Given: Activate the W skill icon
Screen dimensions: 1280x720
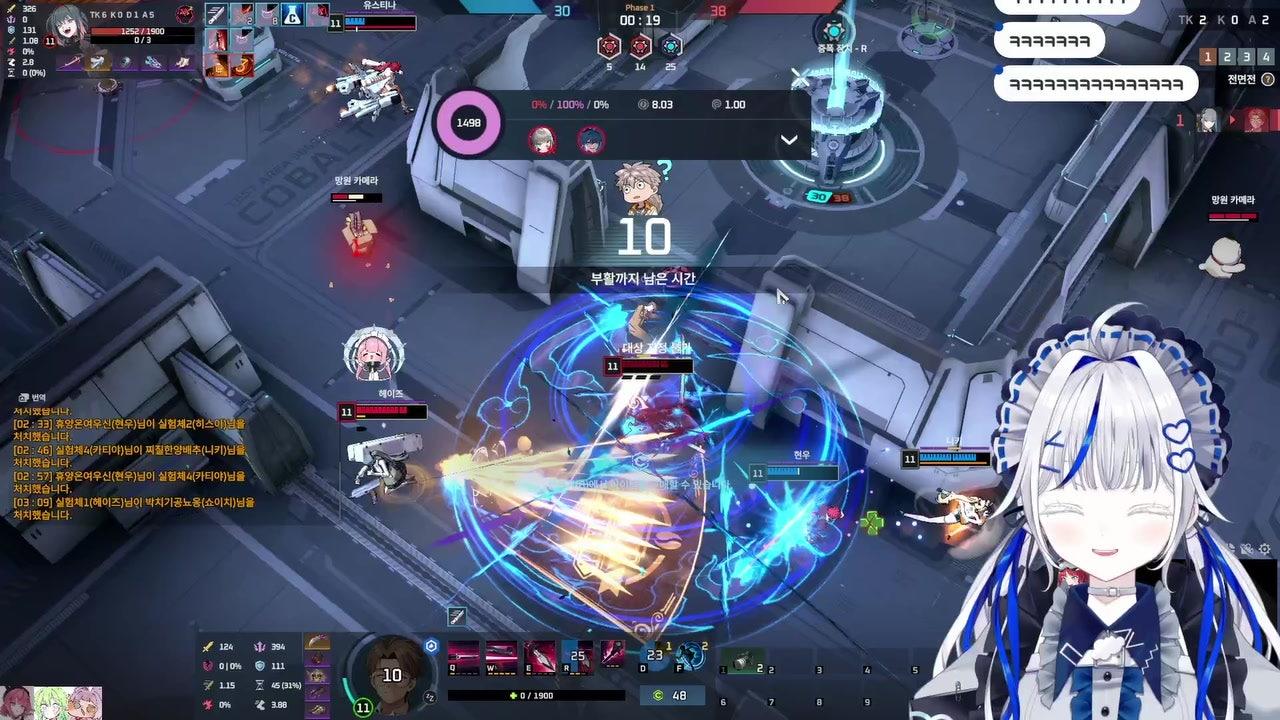Looking at the screenshot, I should pos(501,655).
